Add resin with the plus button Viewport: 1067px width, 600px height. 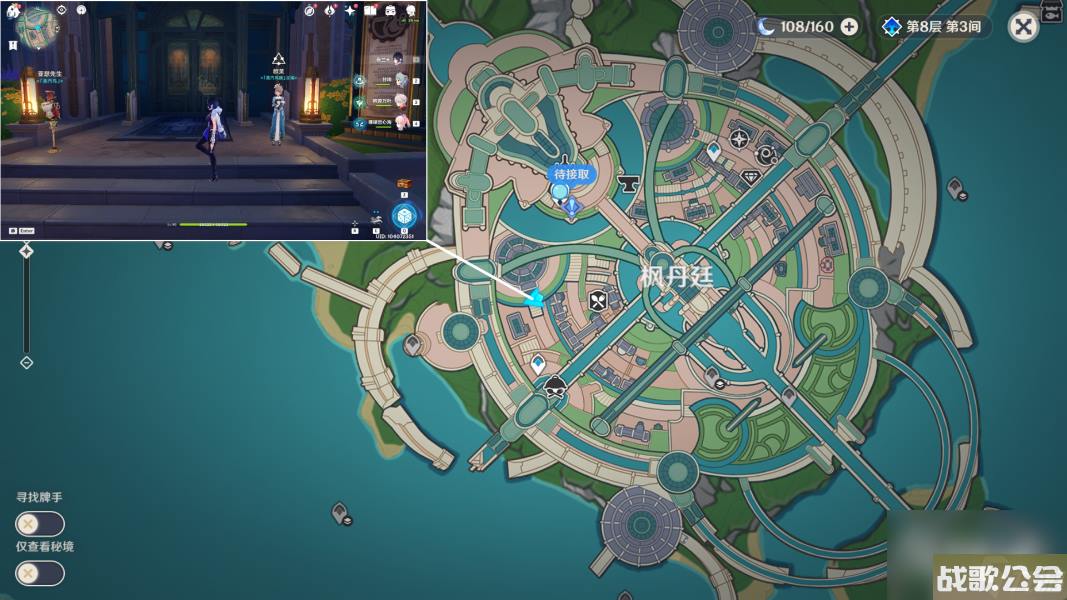click(x=849, y=27)
